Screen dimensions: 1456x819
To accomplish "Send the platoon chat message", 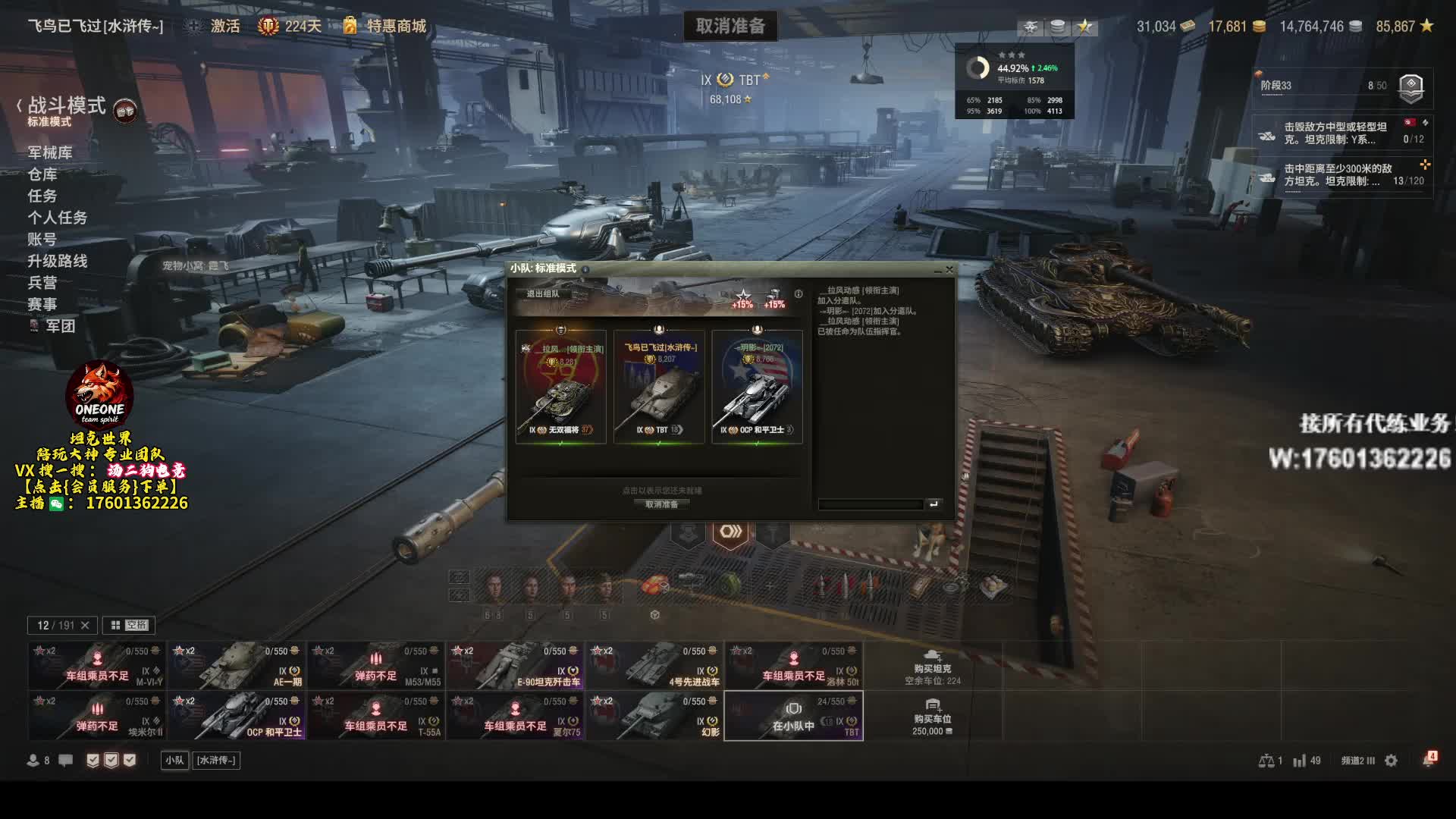I will pos(934,504).
